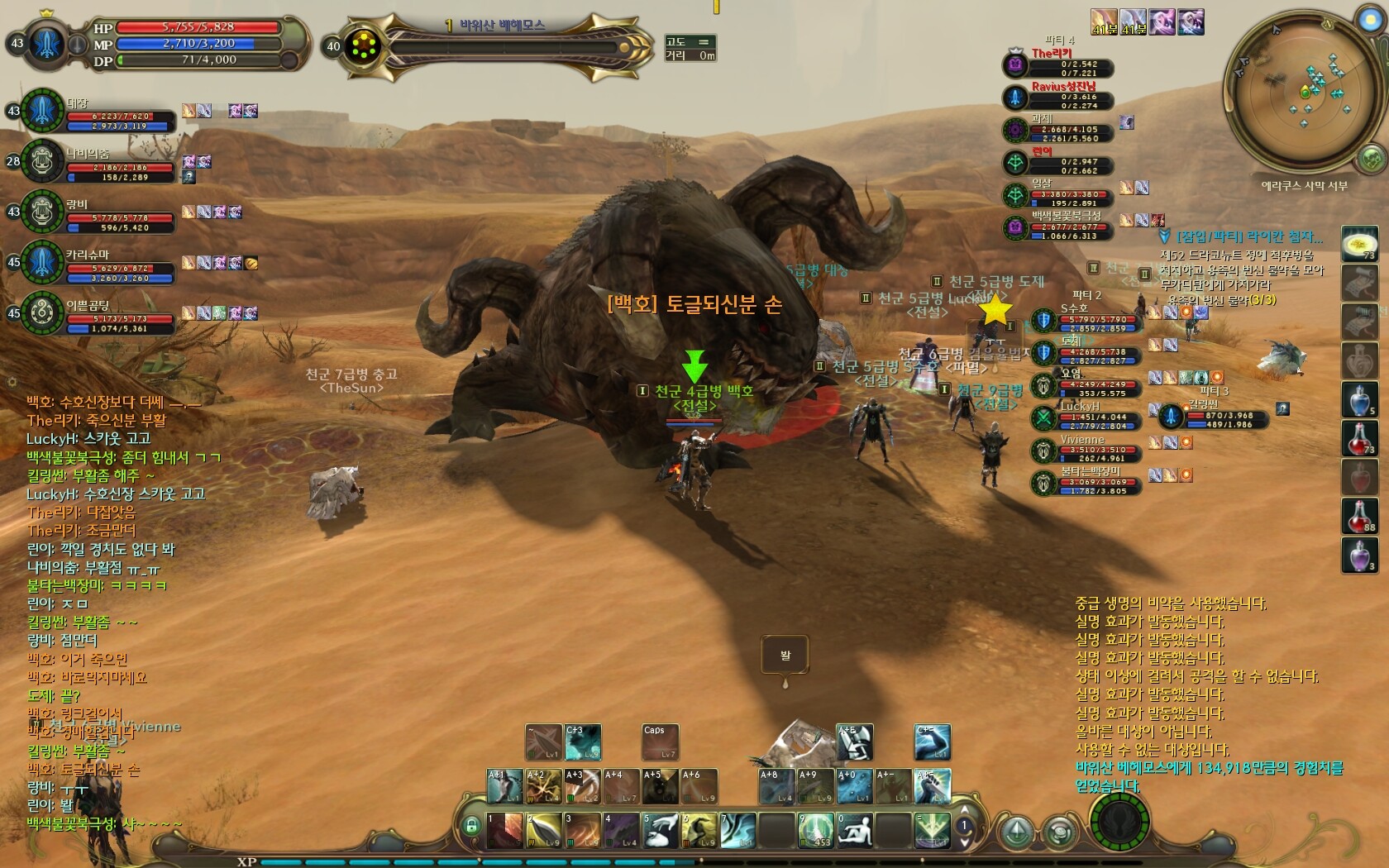Trigger the A+2 lightning burst skill
Viewport: 1389px width, 868px height.
pos(544,786)
